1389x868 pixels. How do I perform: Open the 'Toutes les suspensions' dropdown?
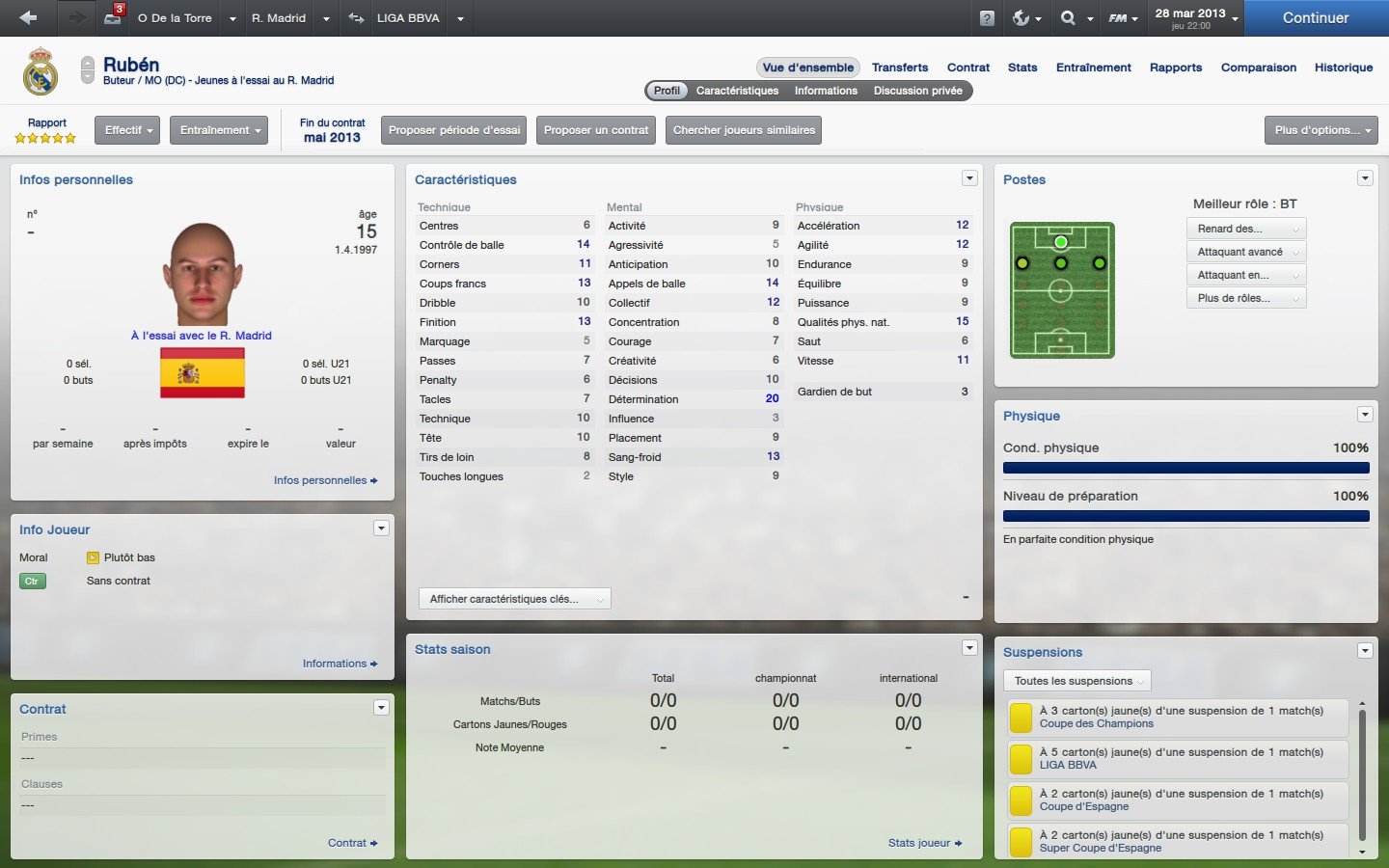coord(1076,681)
